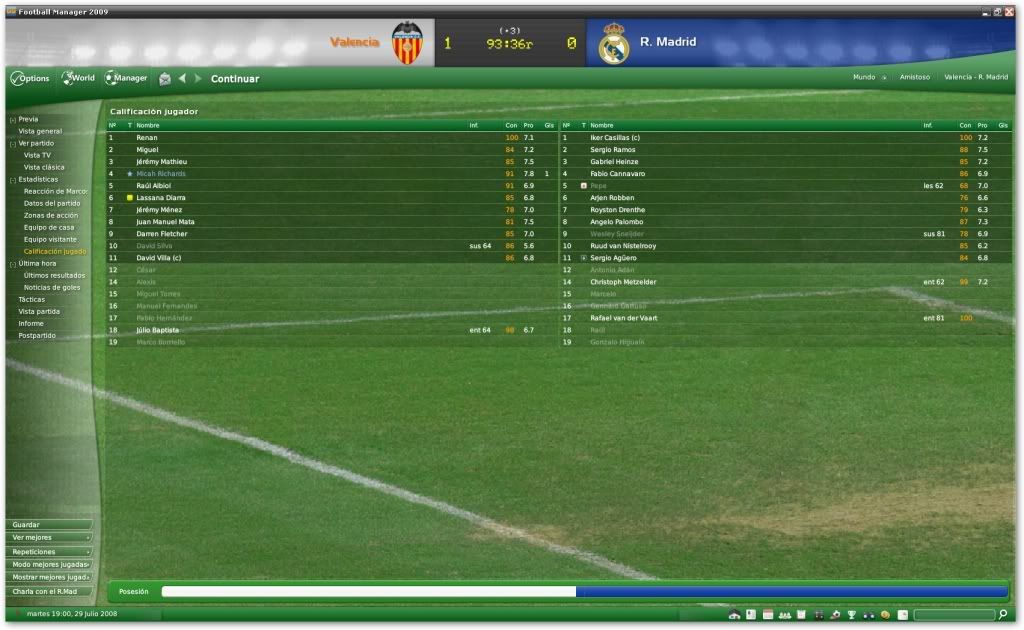Open the Manager menu

point(127,78)
